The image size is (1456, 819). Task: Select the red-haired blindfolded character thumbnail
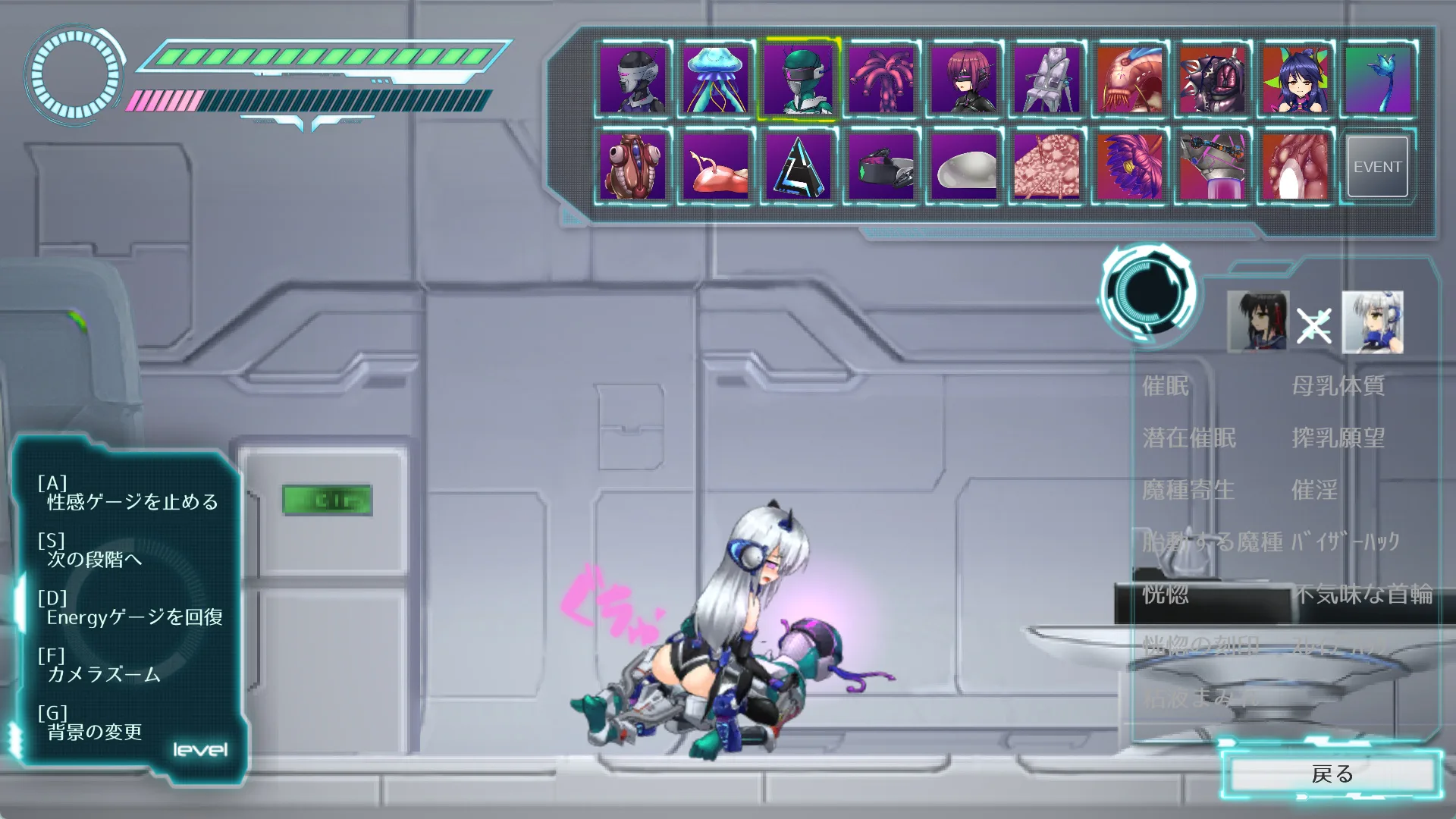tap(964, 80)
